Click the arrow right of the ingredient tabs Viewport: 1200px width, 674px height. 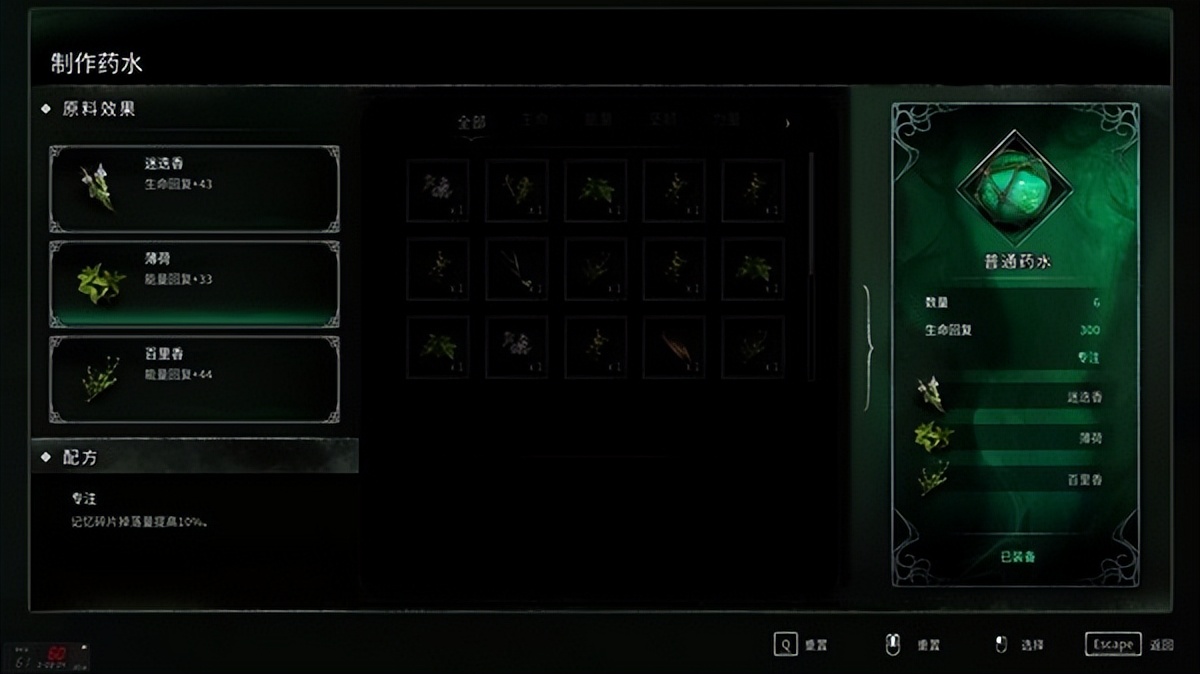point(787,123)
